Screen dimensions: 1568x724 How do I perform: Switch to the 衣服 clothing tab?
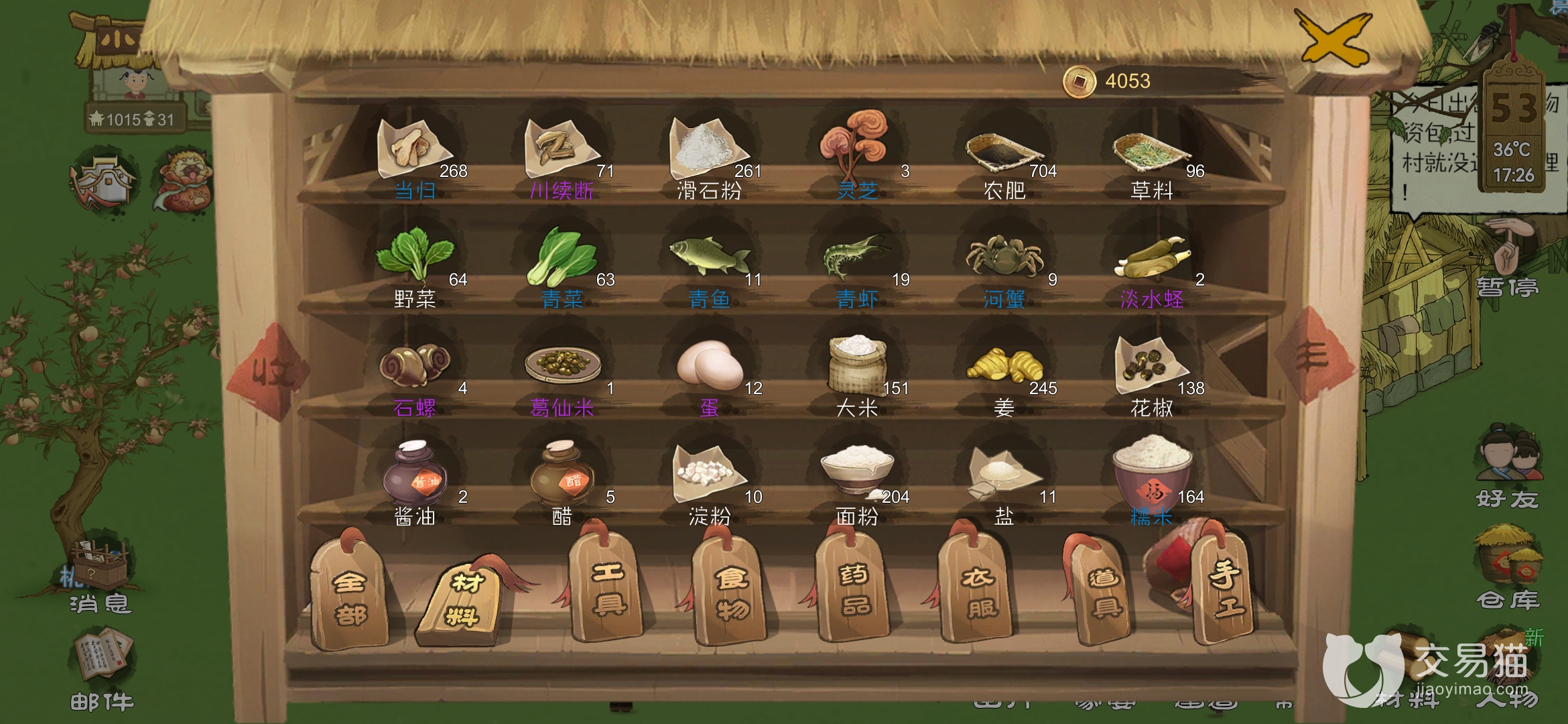[x=977, y=591]
